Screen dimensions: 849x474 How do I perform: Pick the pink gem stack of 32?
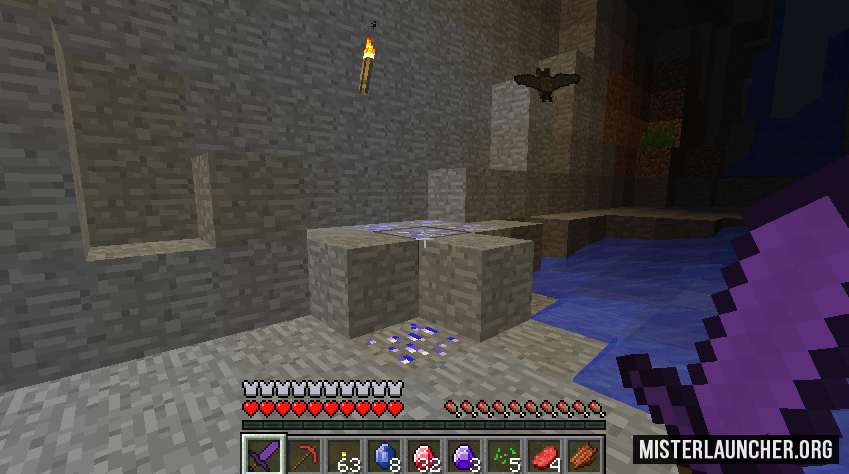click(x=424, y=455)
